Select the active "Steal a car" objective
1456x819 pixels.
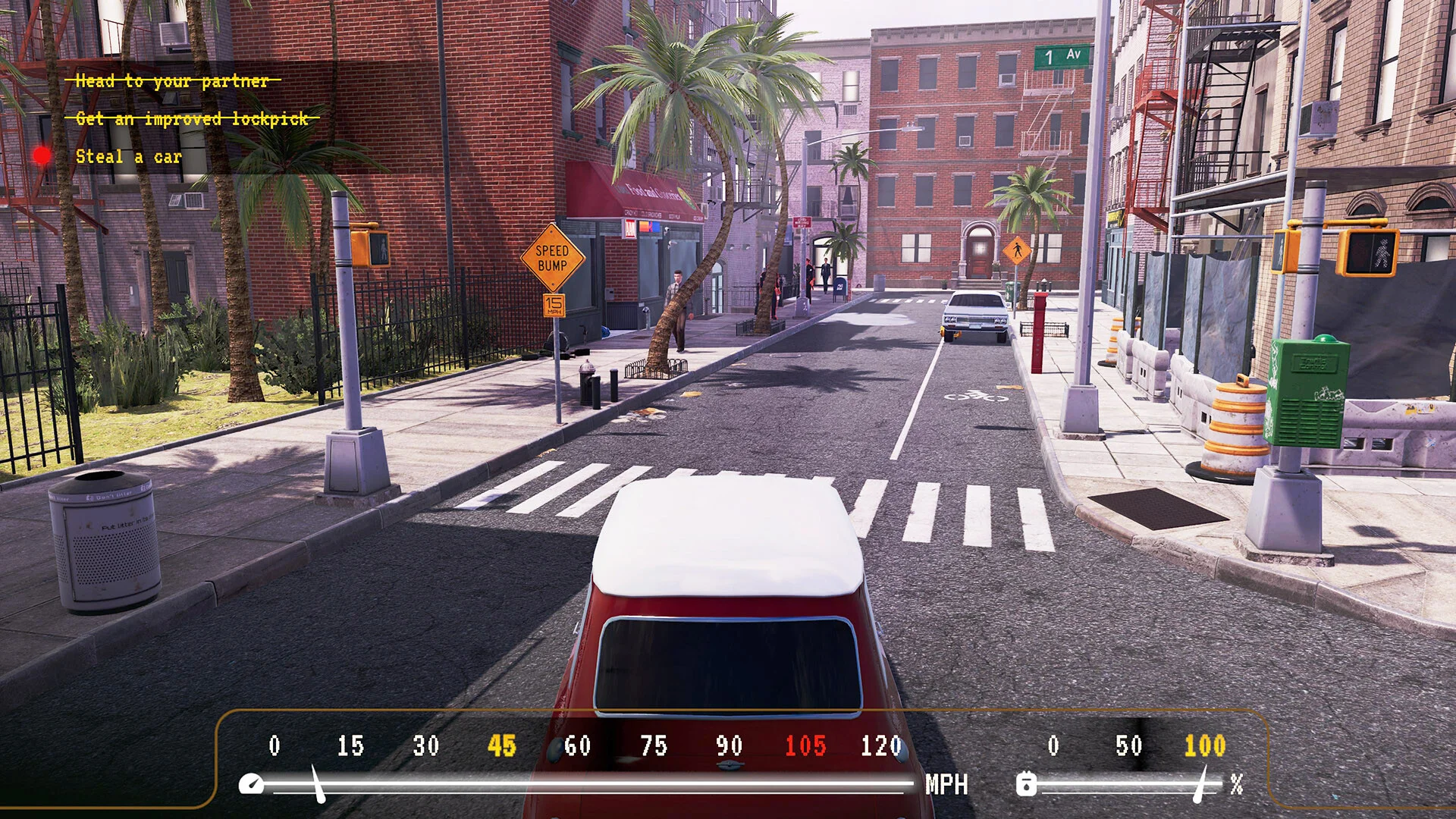(129, 157)
